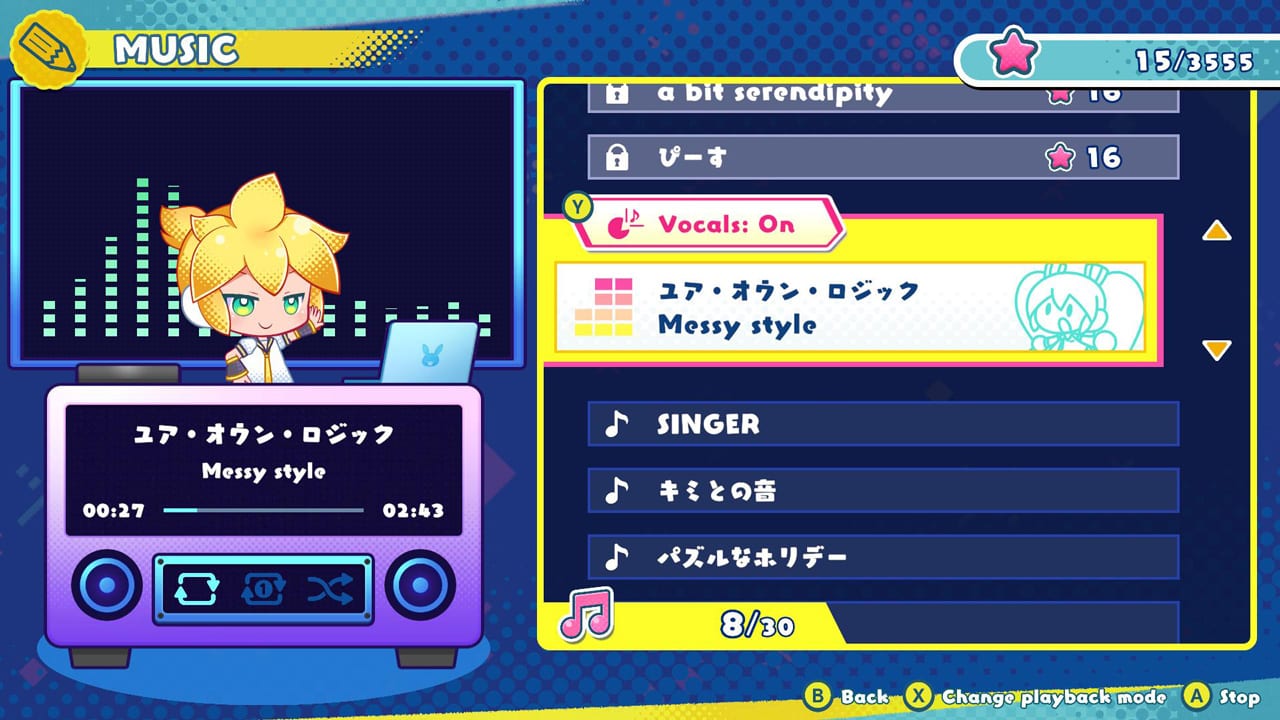1280x720 pixels.
Task: Click the lock icon on a bit serendipity
Action: click(x=620, y=92)
